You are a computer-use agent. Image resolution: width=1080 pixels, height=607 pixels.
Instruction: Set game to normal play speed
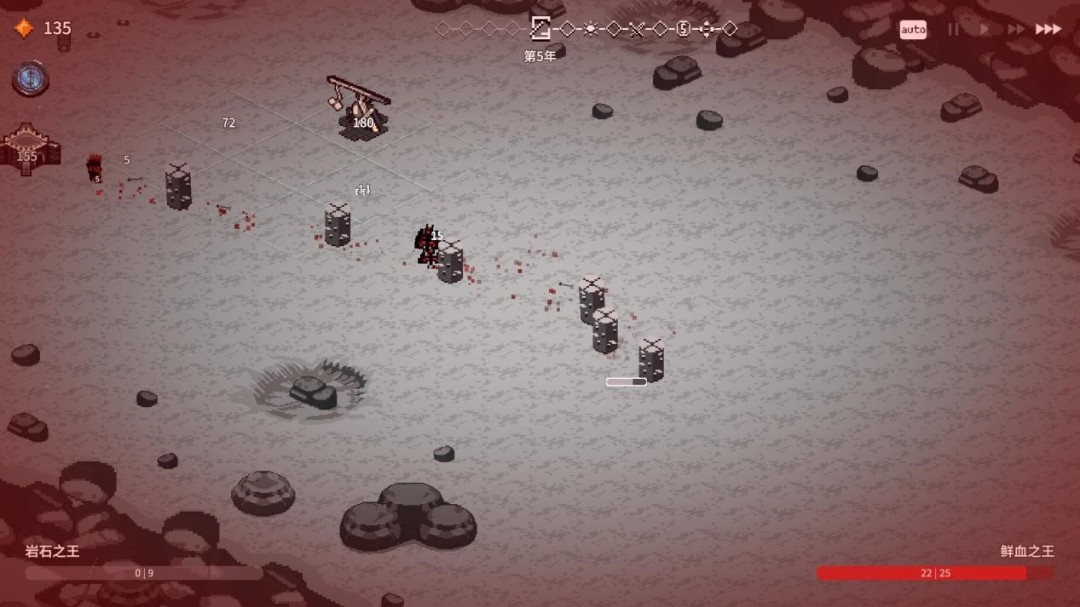click(984, 29)
